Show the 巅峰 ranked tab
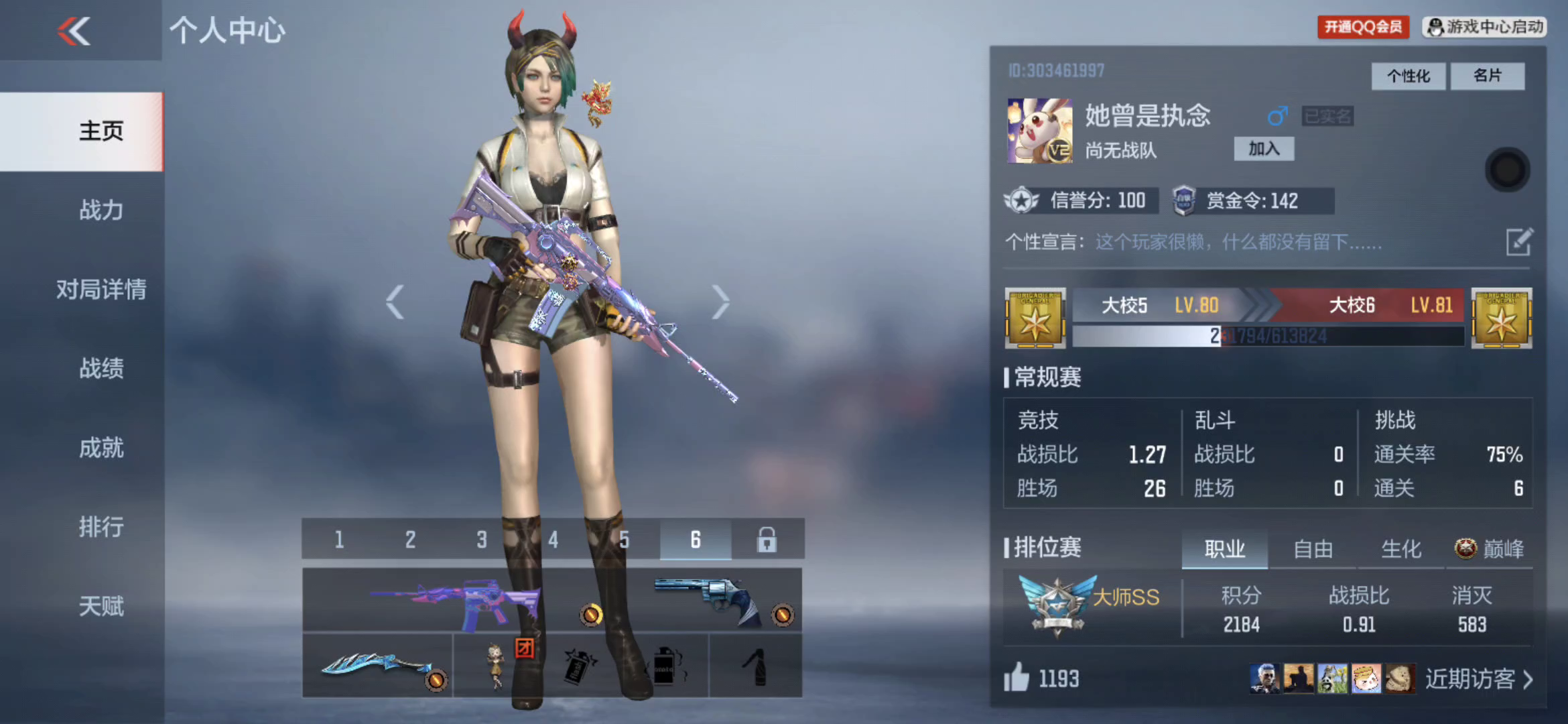 pos(1490,549)
